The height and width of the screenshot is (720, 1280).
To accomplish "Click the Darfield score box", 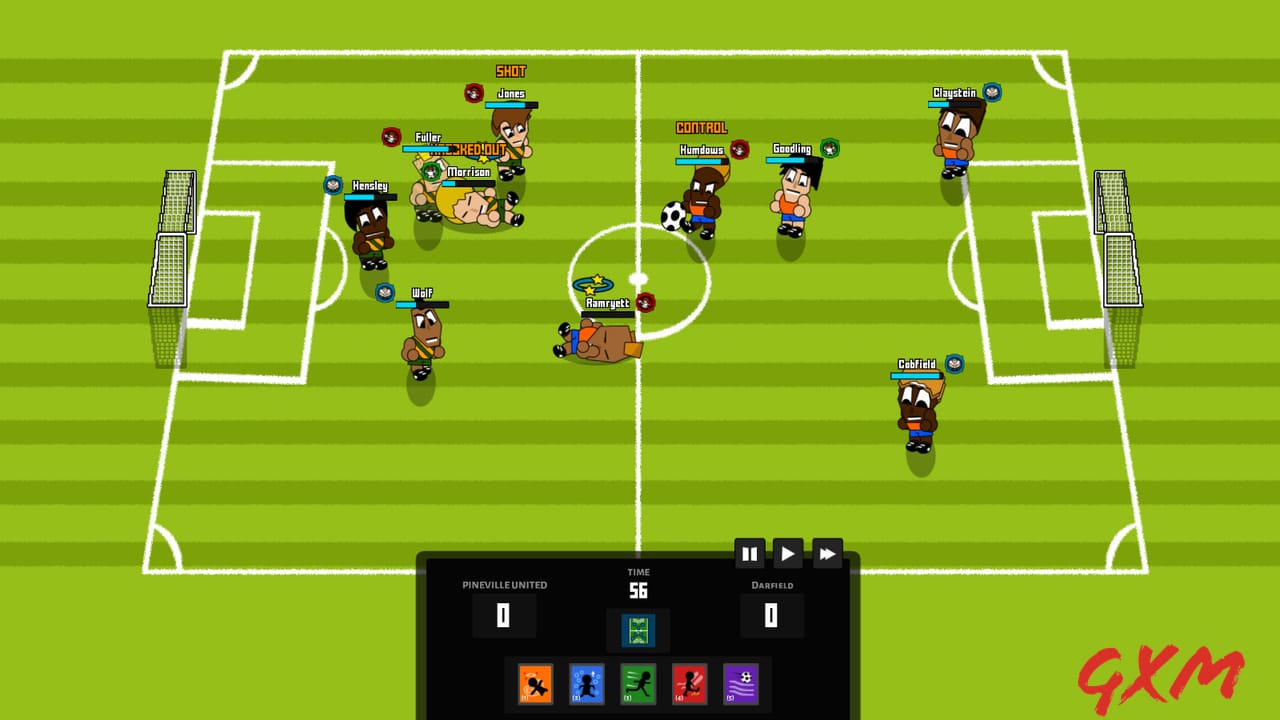I will point(770,616).
